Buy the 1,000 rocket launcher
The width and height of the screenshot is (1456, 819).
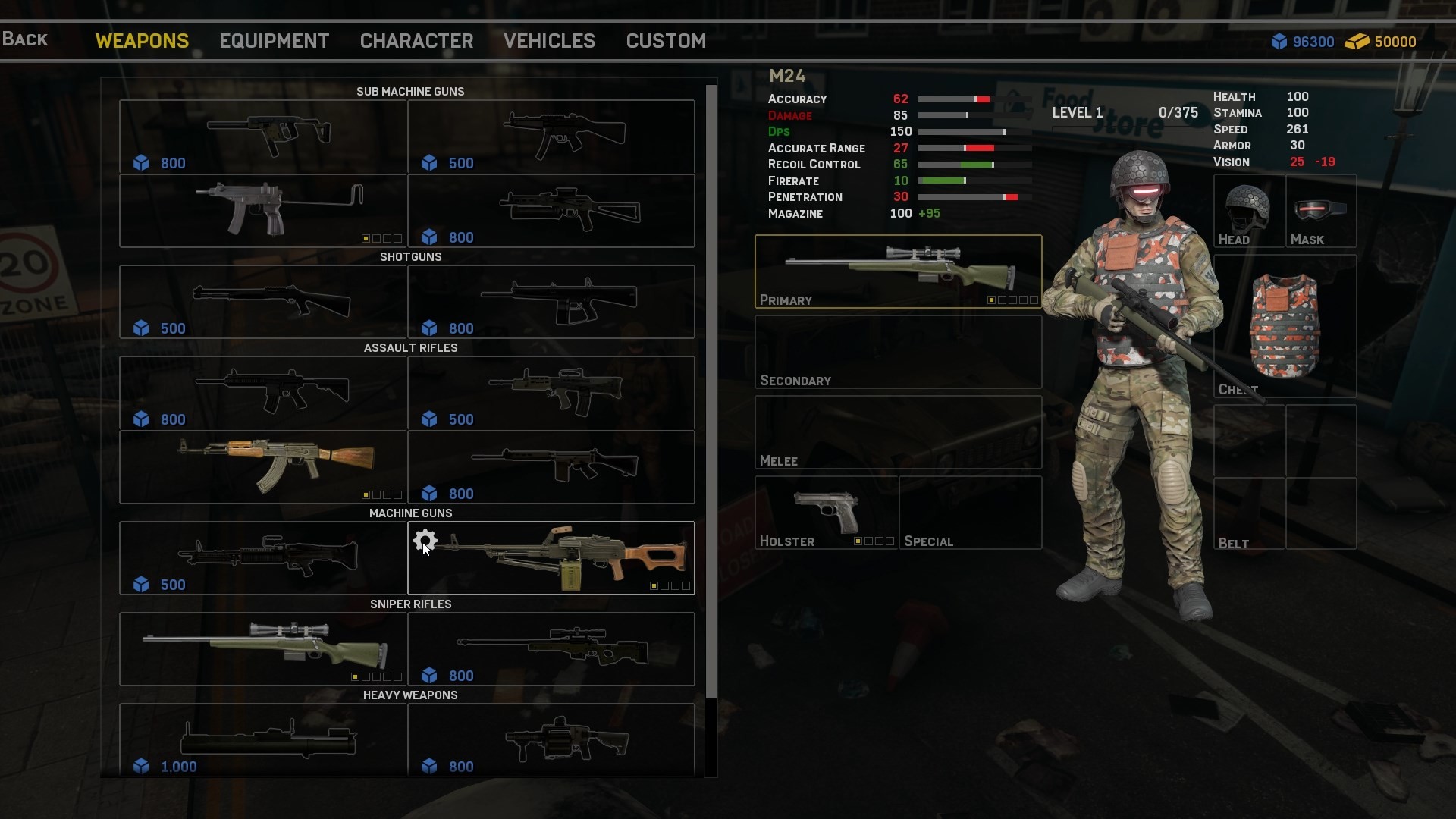pos(263,740)
